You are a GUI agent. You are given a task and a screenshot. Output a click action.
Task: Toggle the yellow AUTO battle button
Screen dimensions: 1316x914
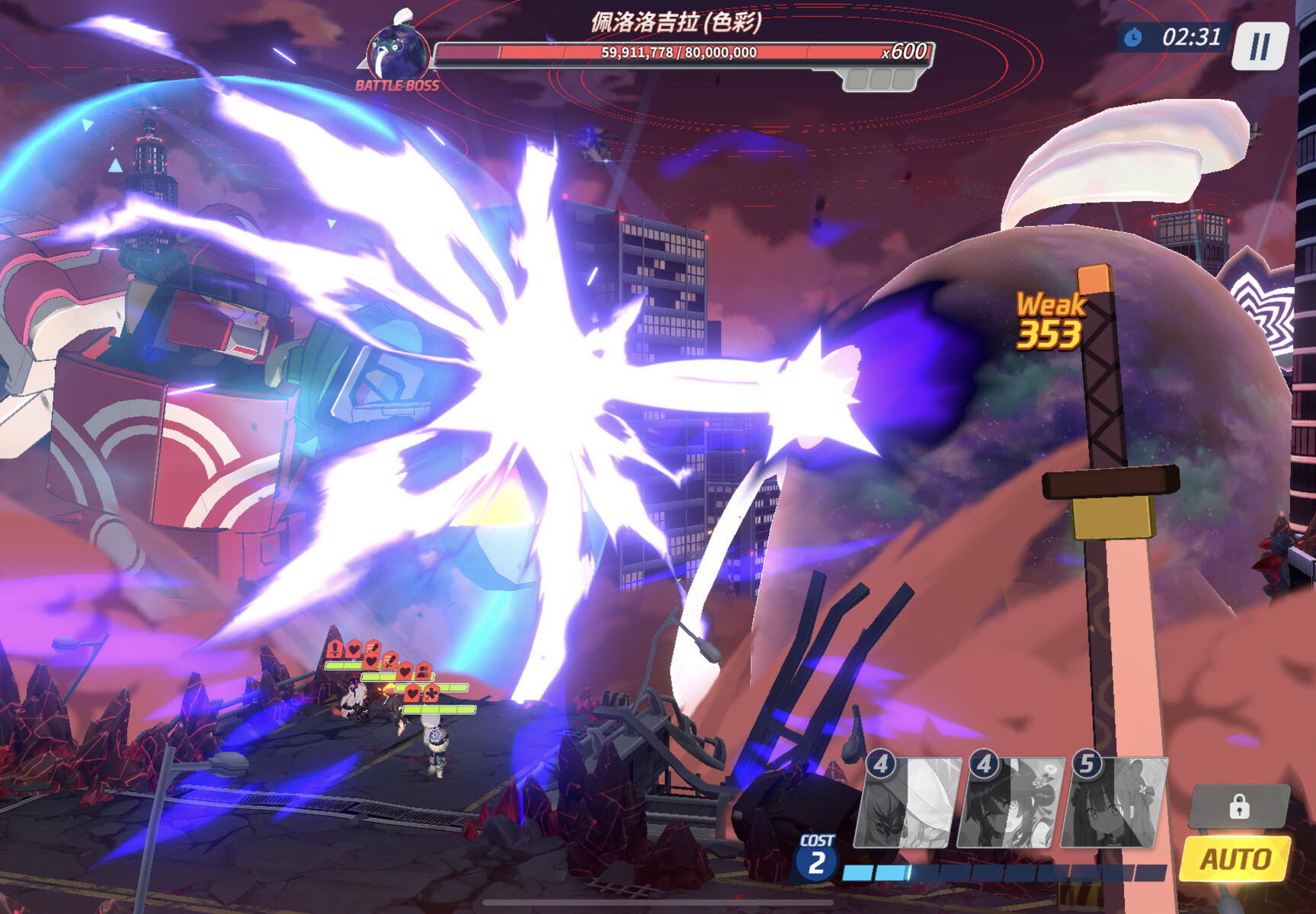coord(1235,859)
